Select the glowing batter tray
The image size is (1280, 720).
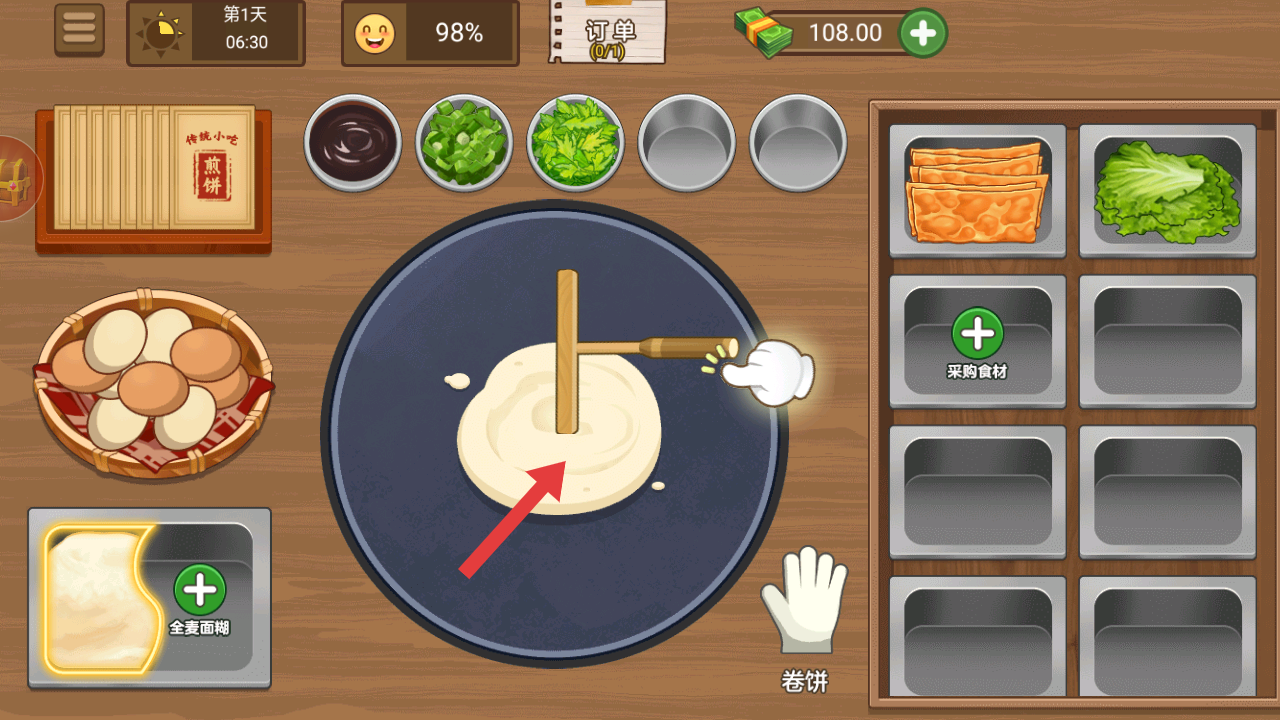[98, 598]
